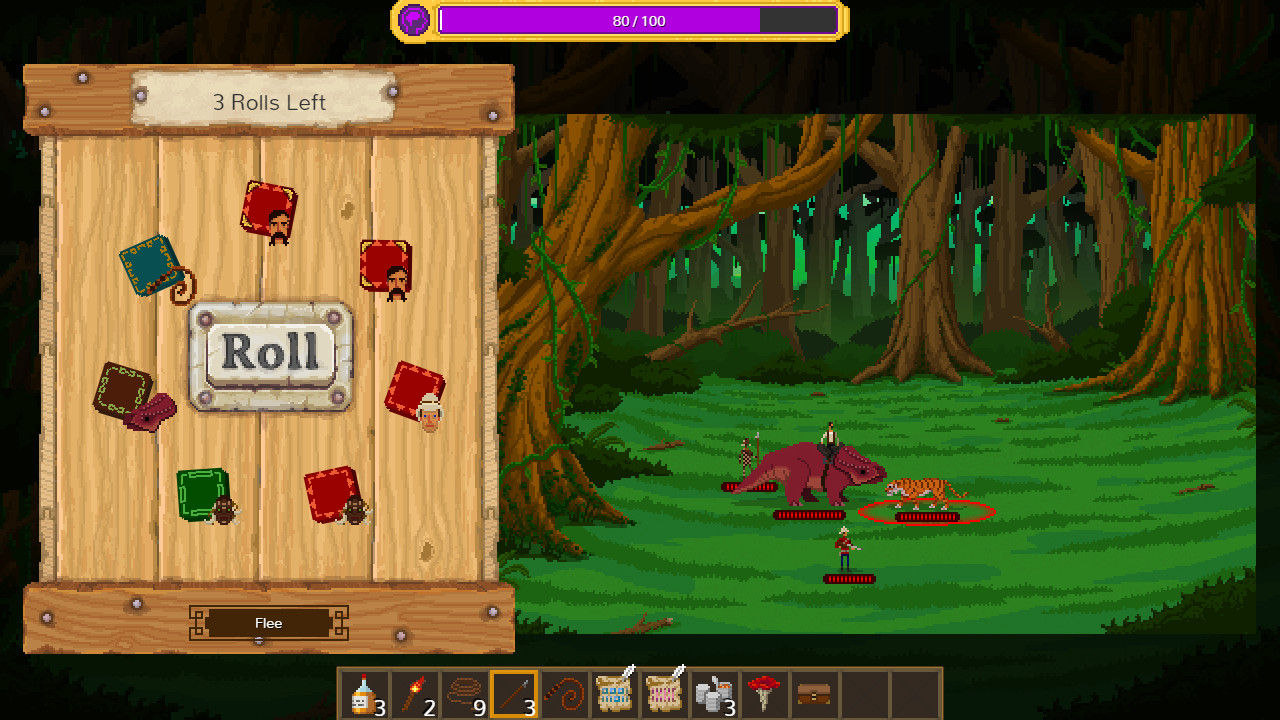Select the highlighted spear item in inventory

[515, 693]
